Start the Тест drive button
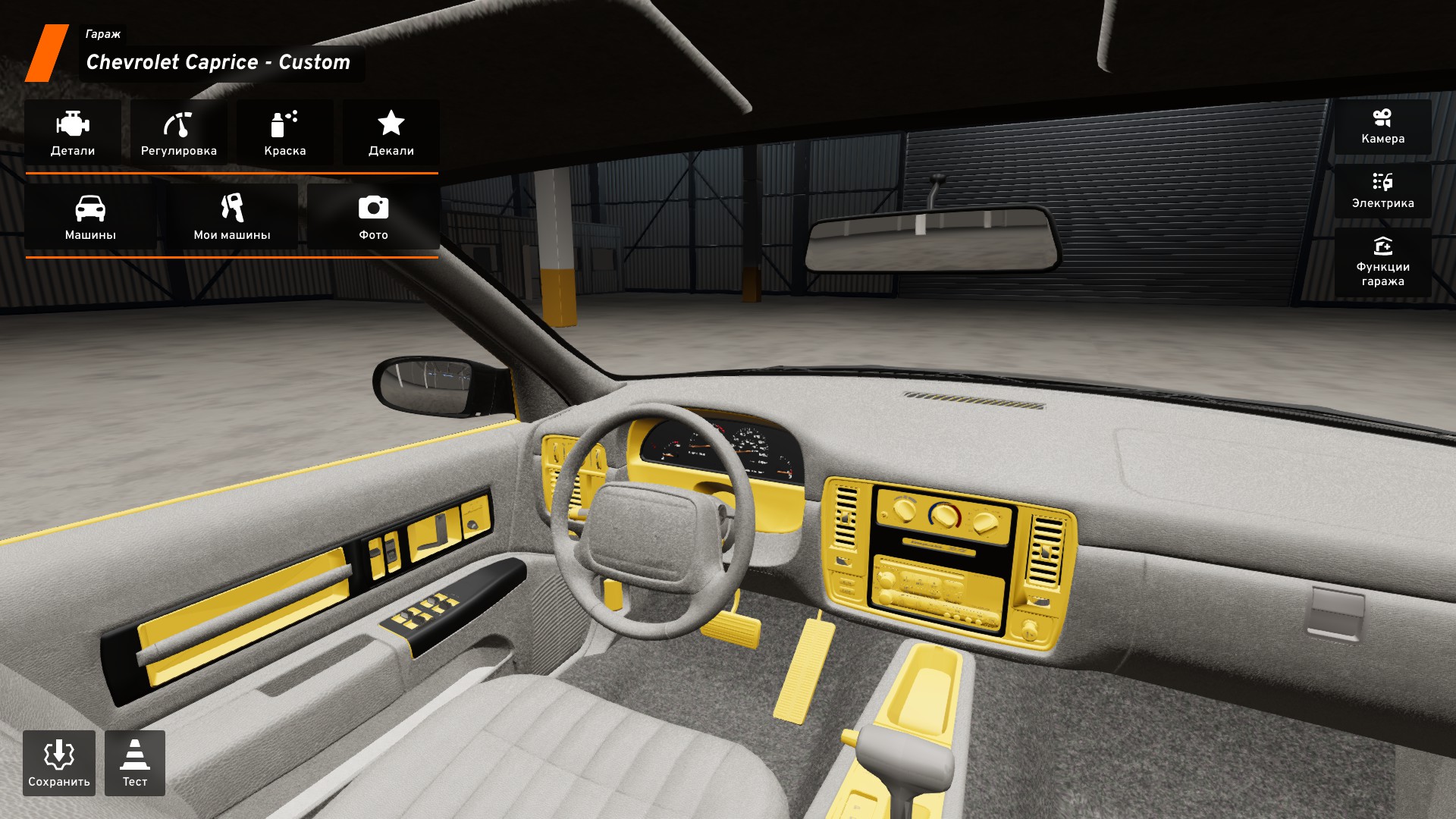The height and width of the screenshot is (819, 1456). coord(135,763)
